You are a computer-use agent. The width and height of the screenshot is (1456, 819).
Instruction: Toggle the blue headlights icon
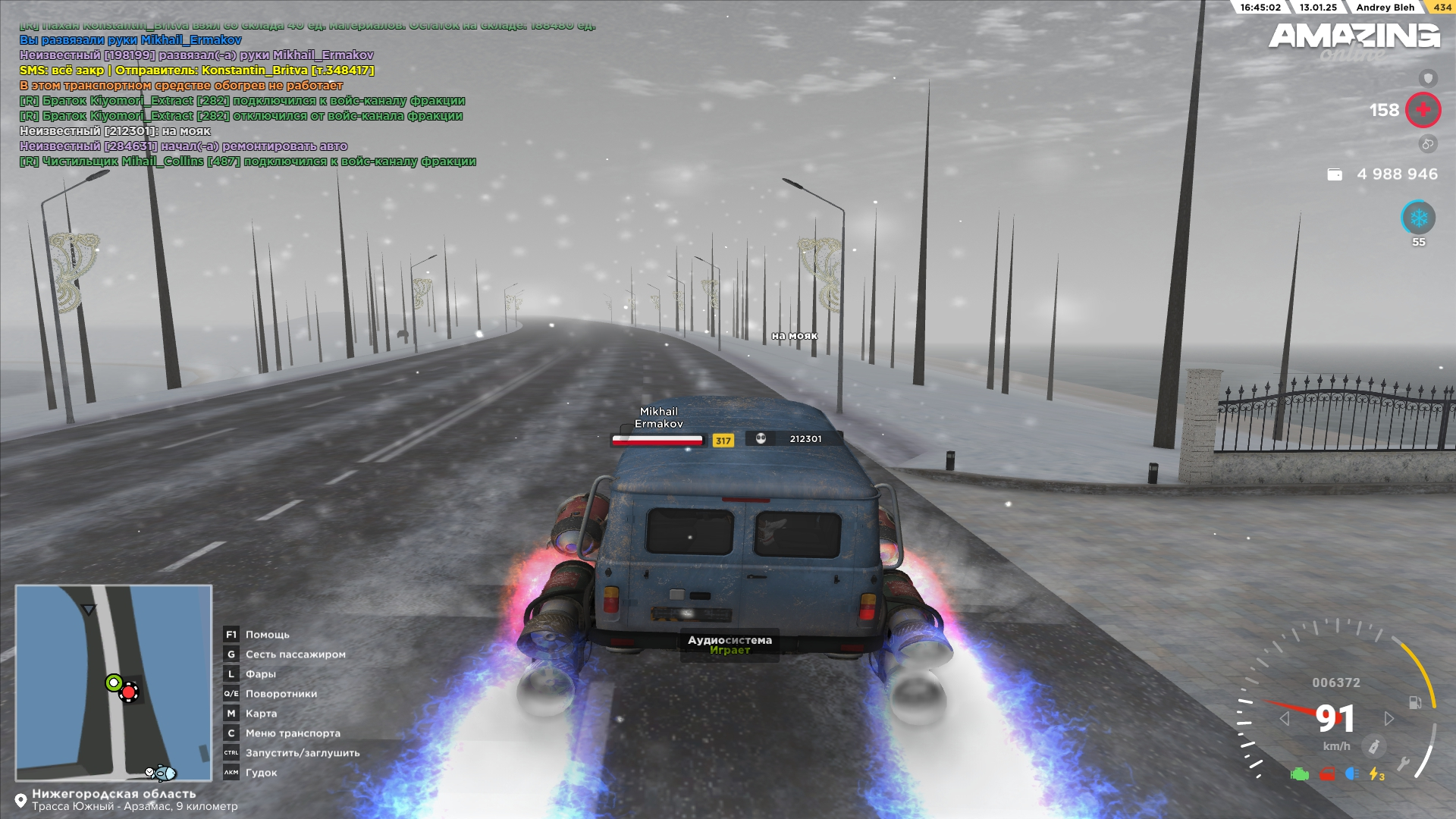point(1351,774)
